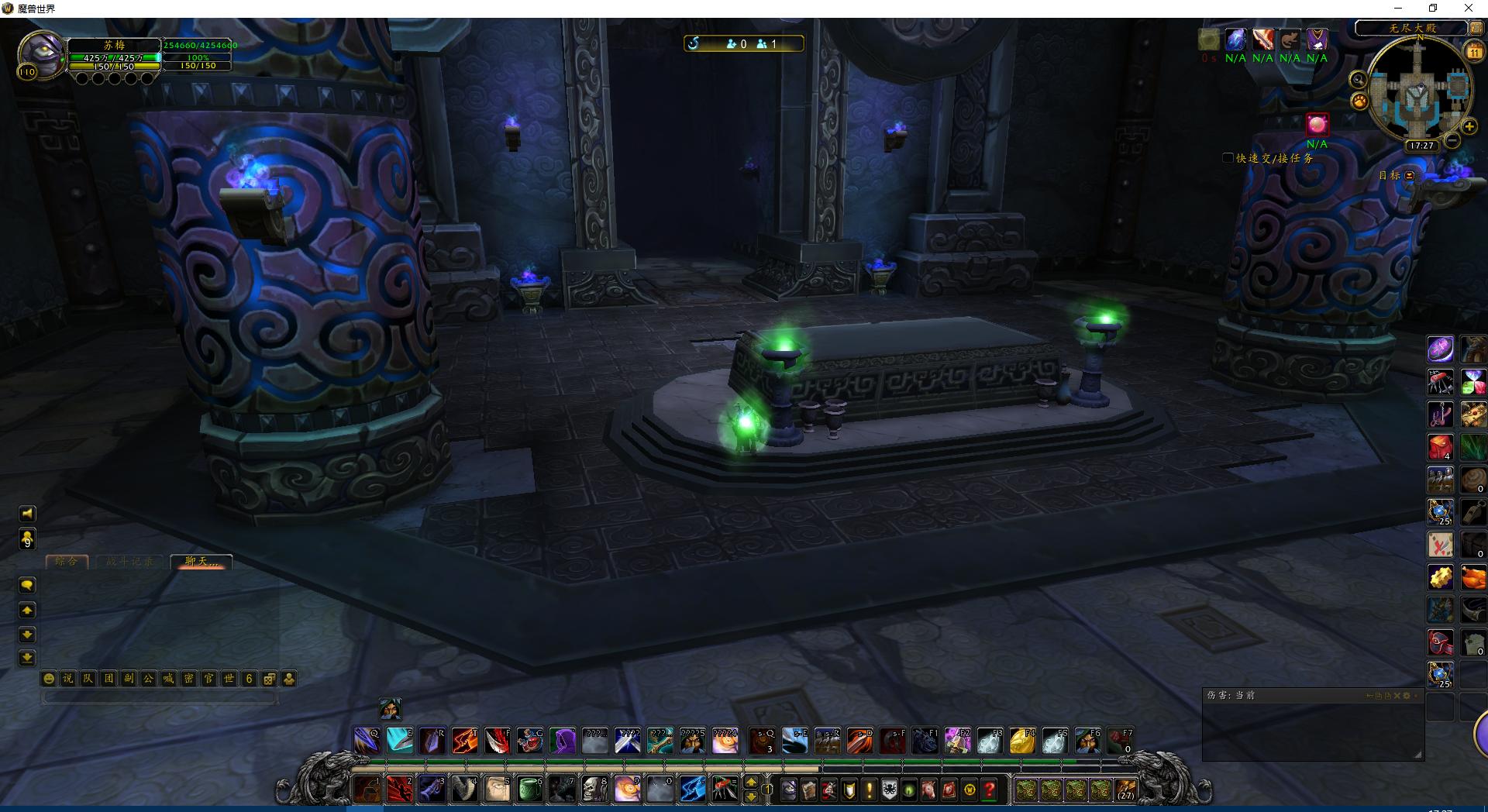This screenshot has width=1488, height=812.
Task: Close the game window
Action: tap(1468, 9)
